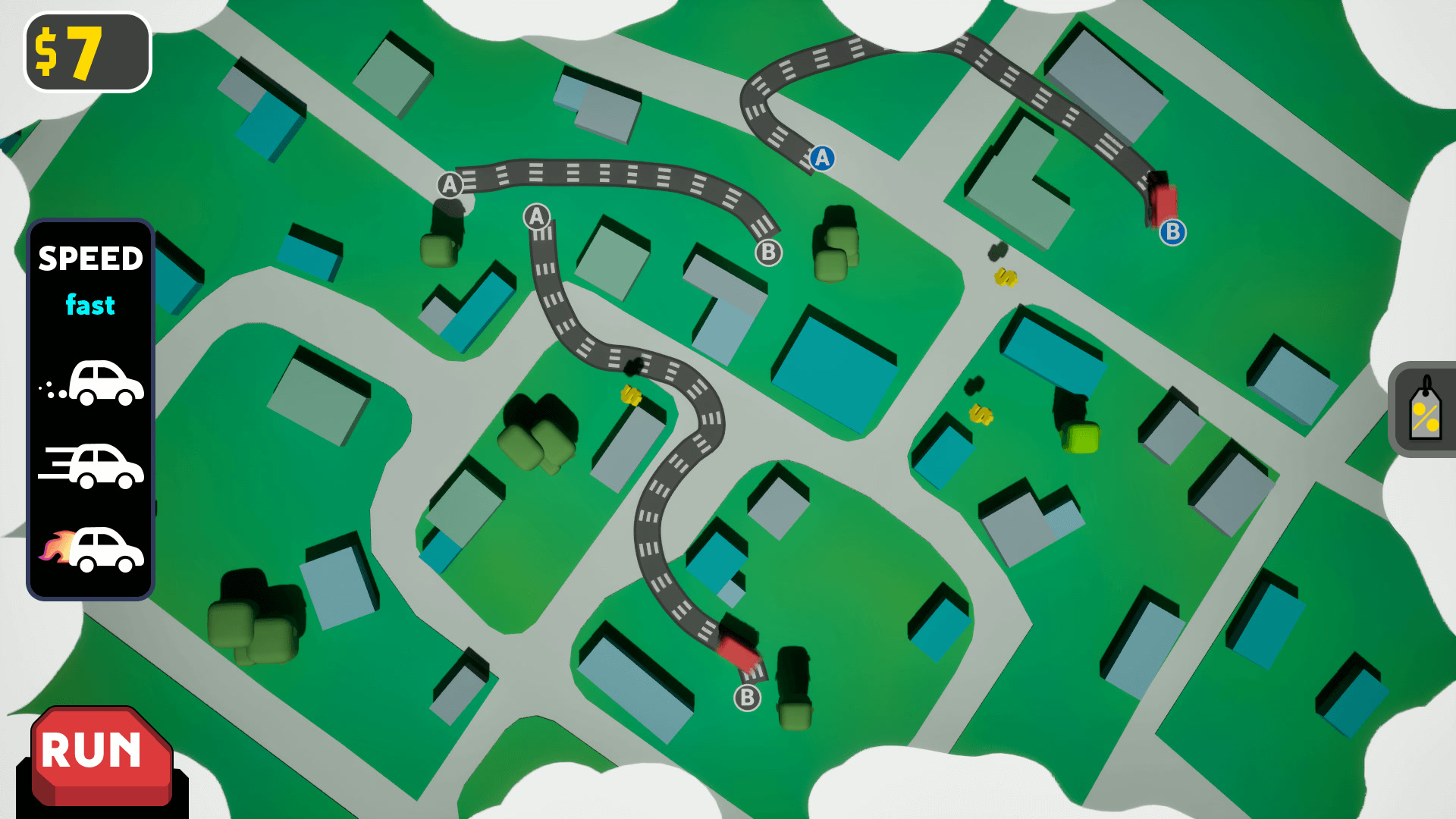This screenshot has width=1456, height=819.
Task: Click the SPEED panel header
Action: pyautogui.click(x=90, y=259)
